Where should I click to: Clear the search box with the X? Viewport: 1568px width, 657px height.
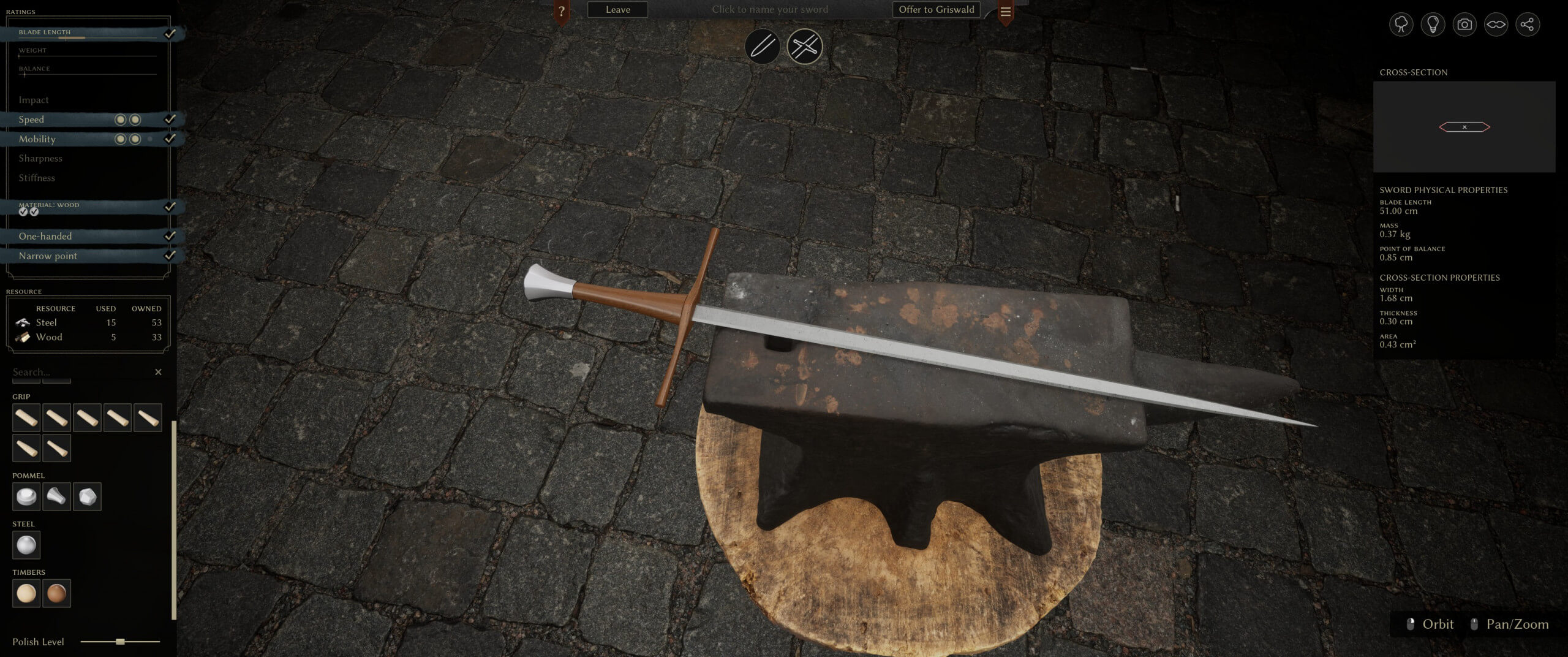(159, 371)
